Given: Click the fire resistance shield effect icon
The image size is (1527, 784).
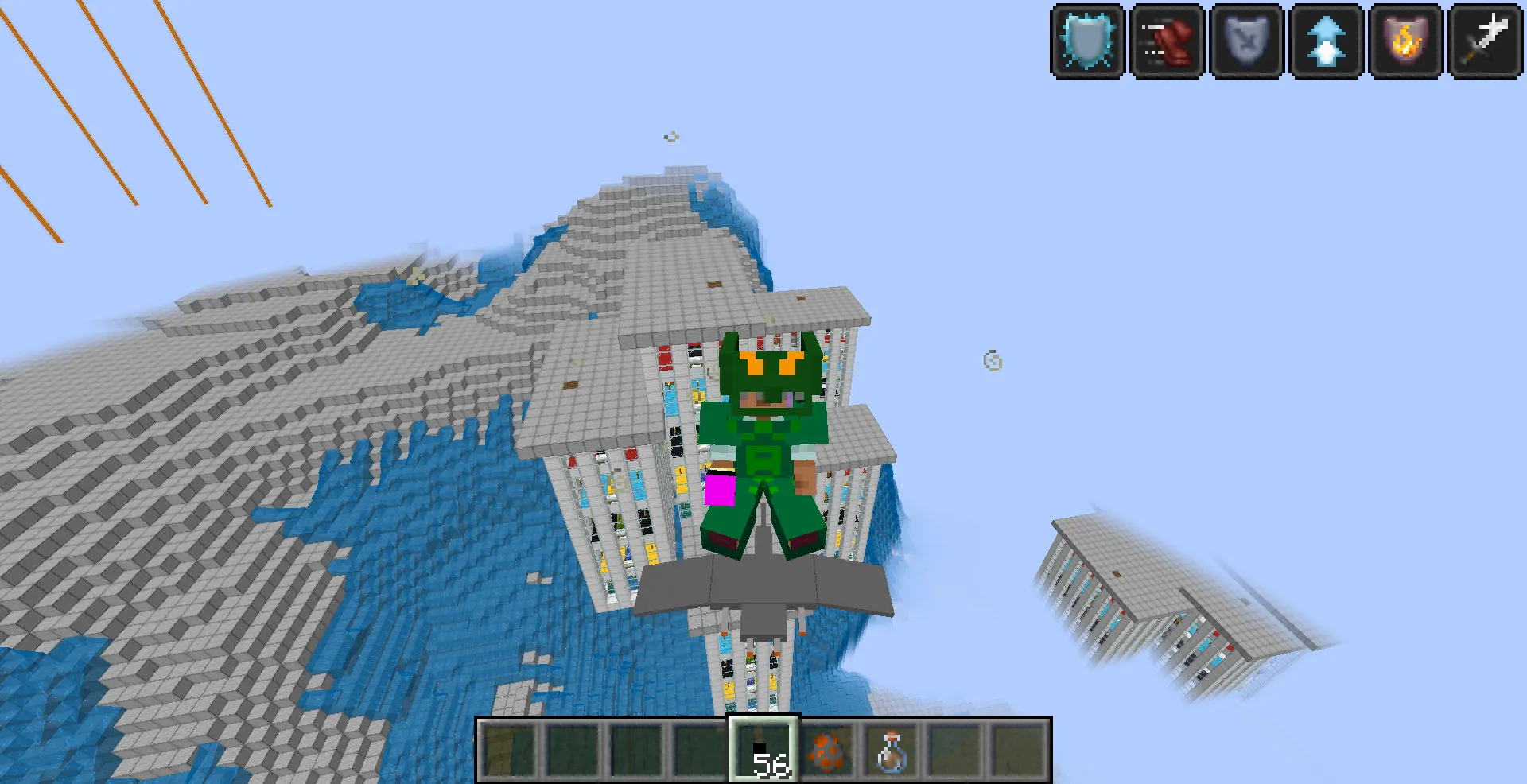Looking at the screenshot, I should (1405, 41).
